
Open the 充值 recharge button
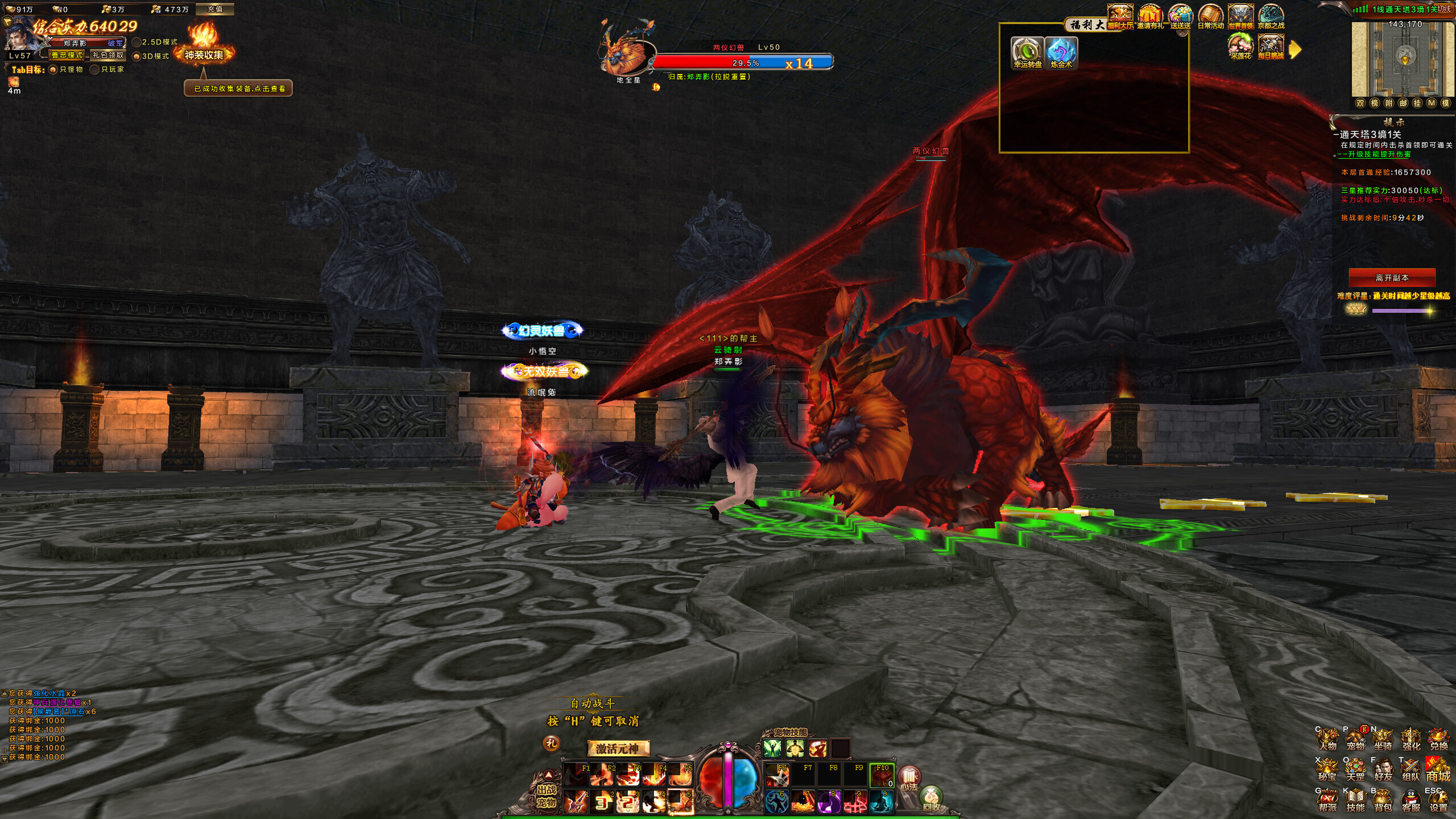[215, 9]
